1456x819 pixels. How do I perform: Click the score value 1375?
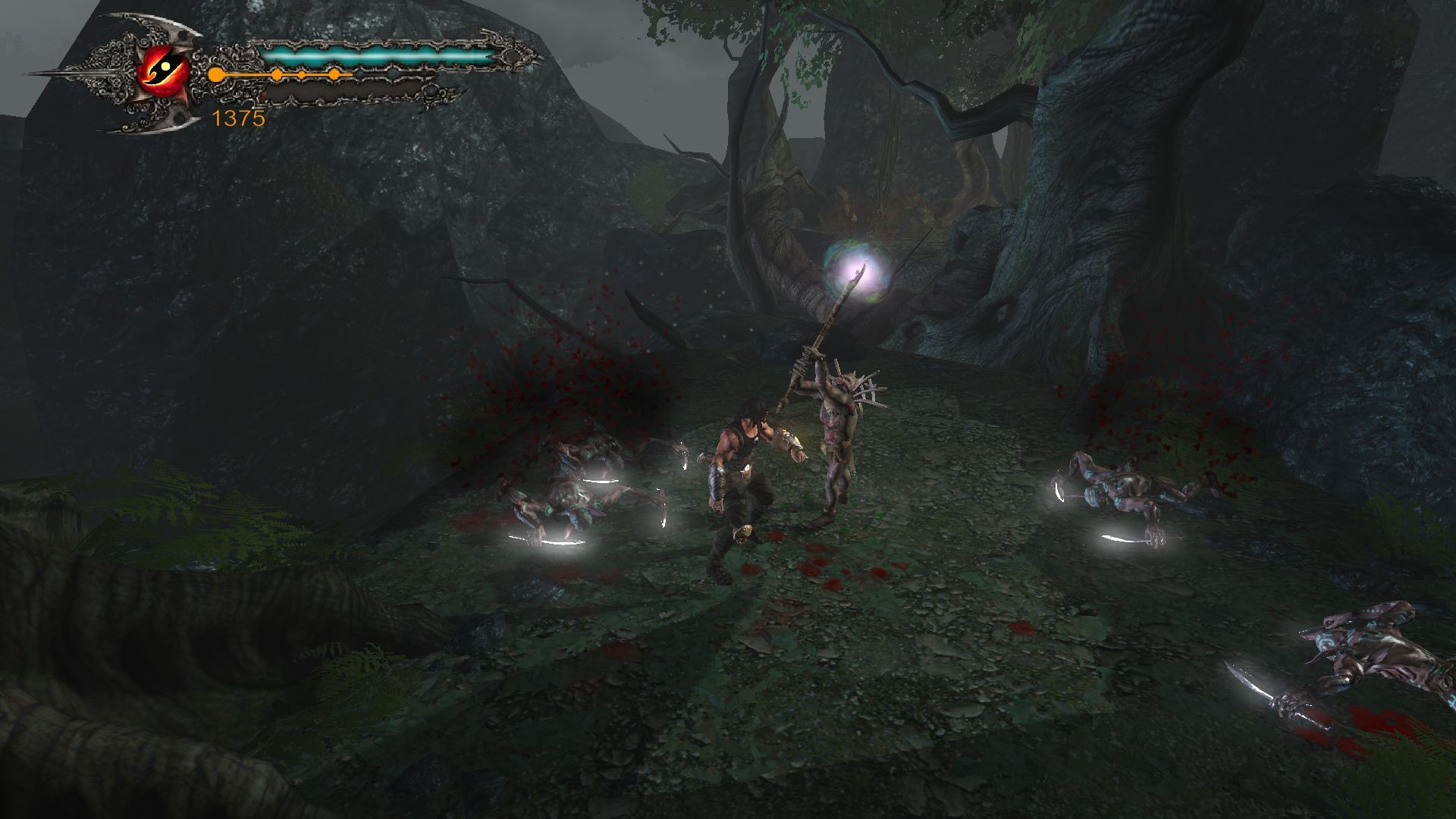pyautogui.click(x=237, y=118)
